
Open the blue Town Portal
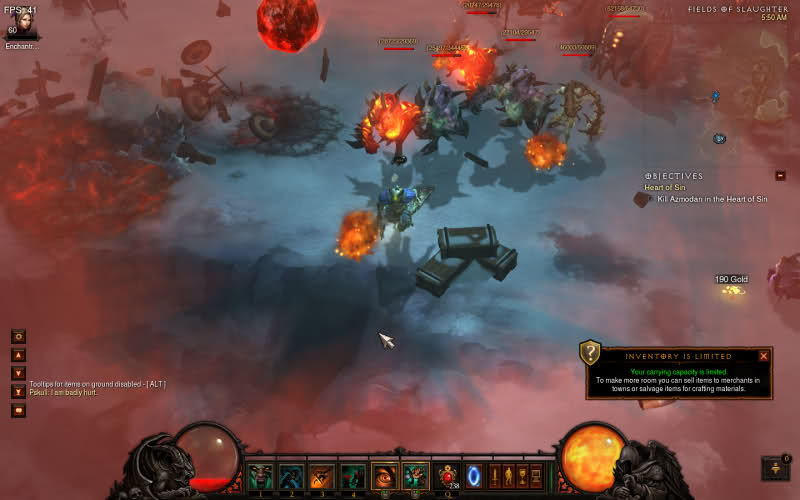[x=474, y=476]
